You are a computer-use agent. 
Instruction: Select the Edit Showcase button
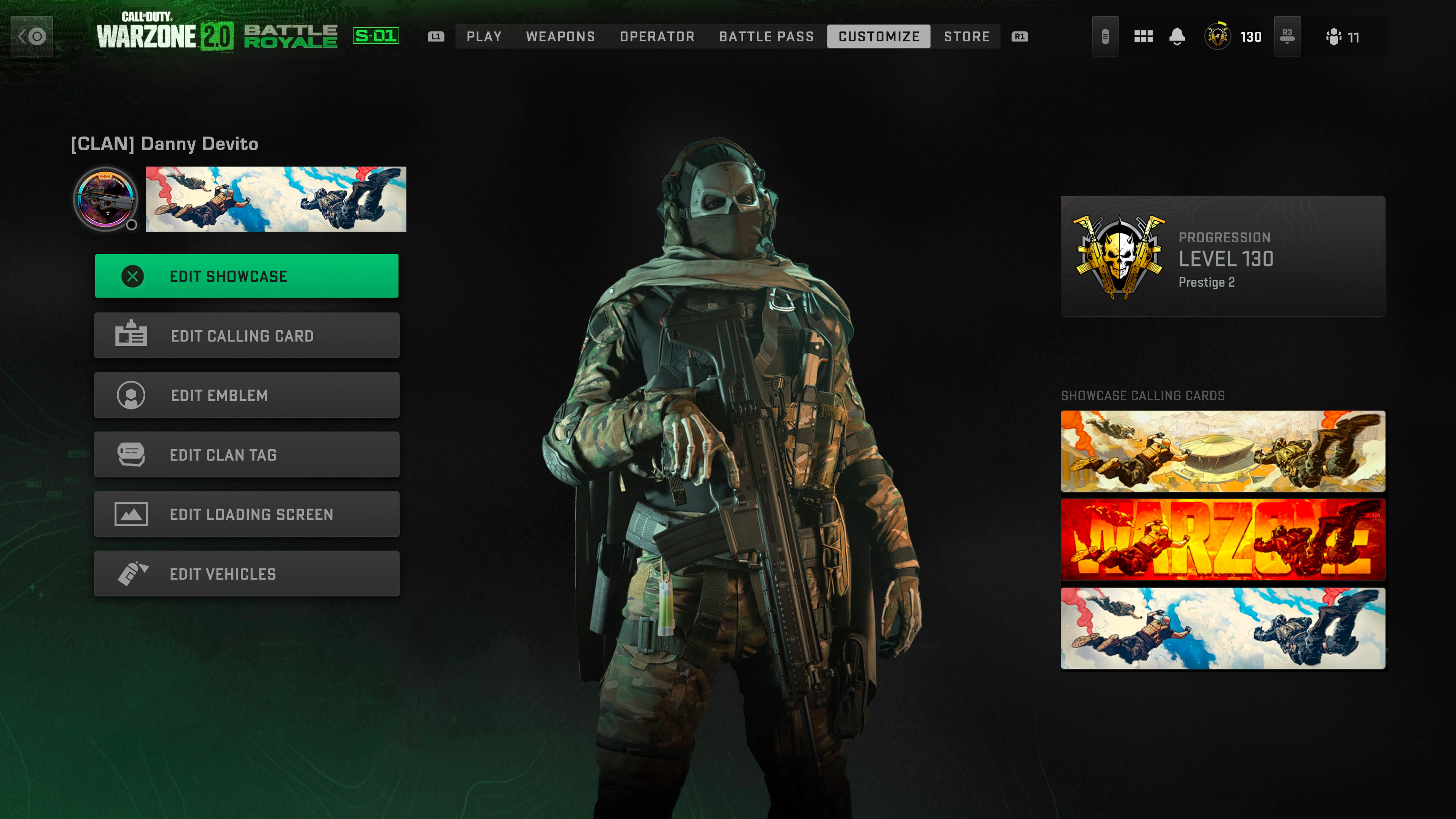tap(247, 275)
